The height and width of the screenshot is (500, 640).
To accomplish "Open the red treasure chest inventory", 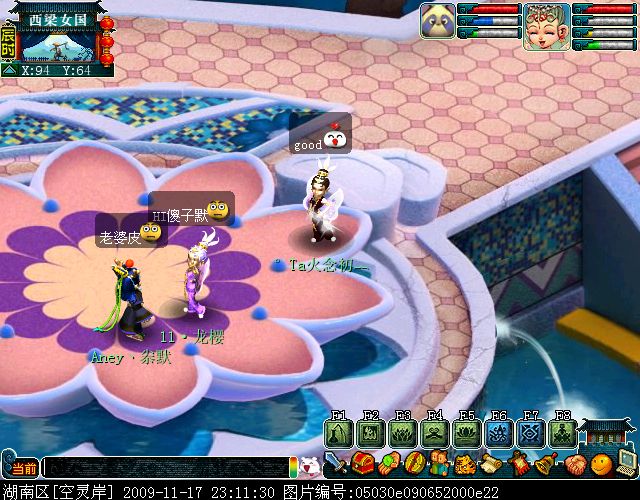I will point(363,464).
